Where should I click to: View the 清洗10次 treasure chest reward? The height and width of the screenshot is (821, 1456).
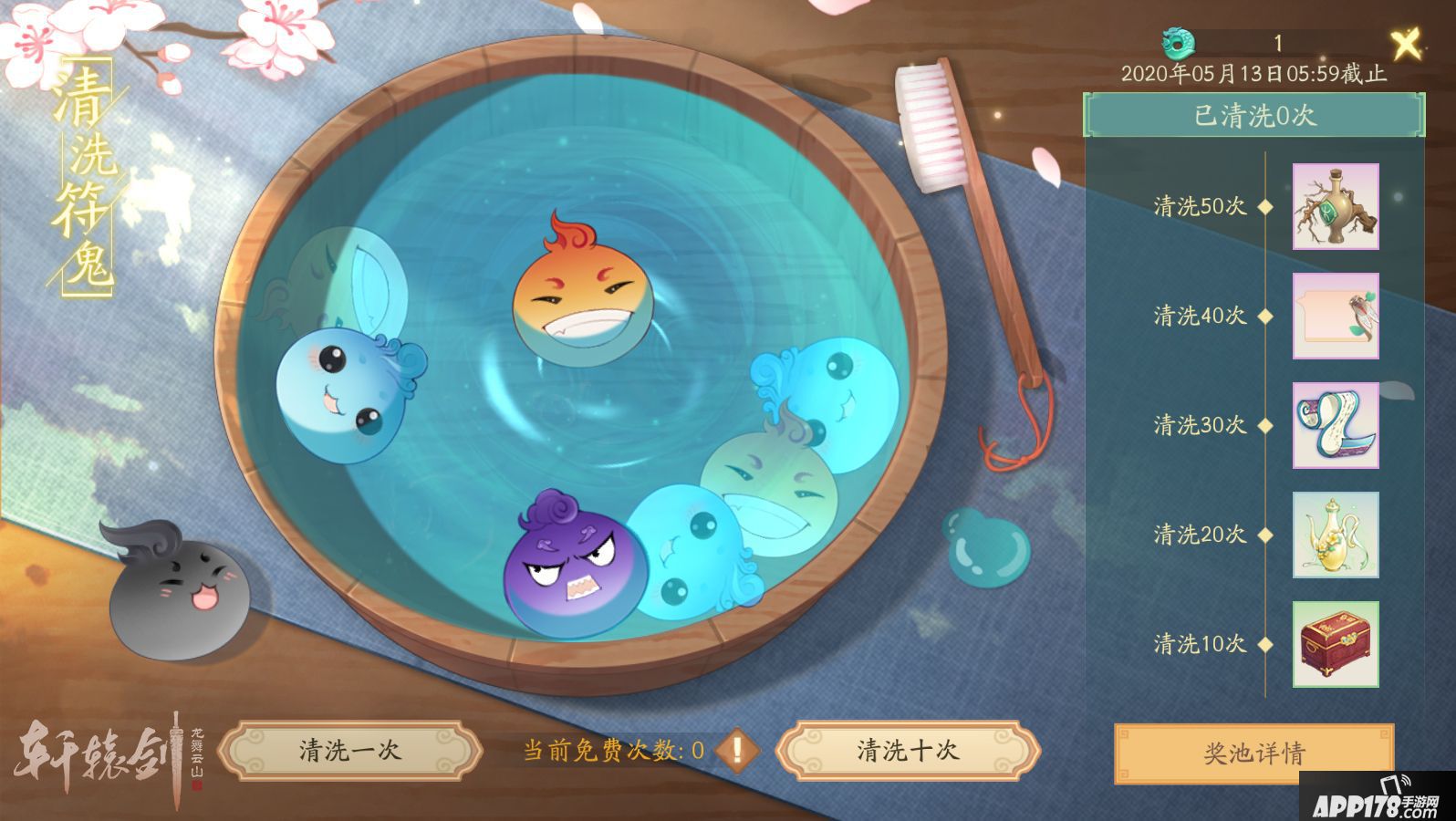(x=1334, y=643)
